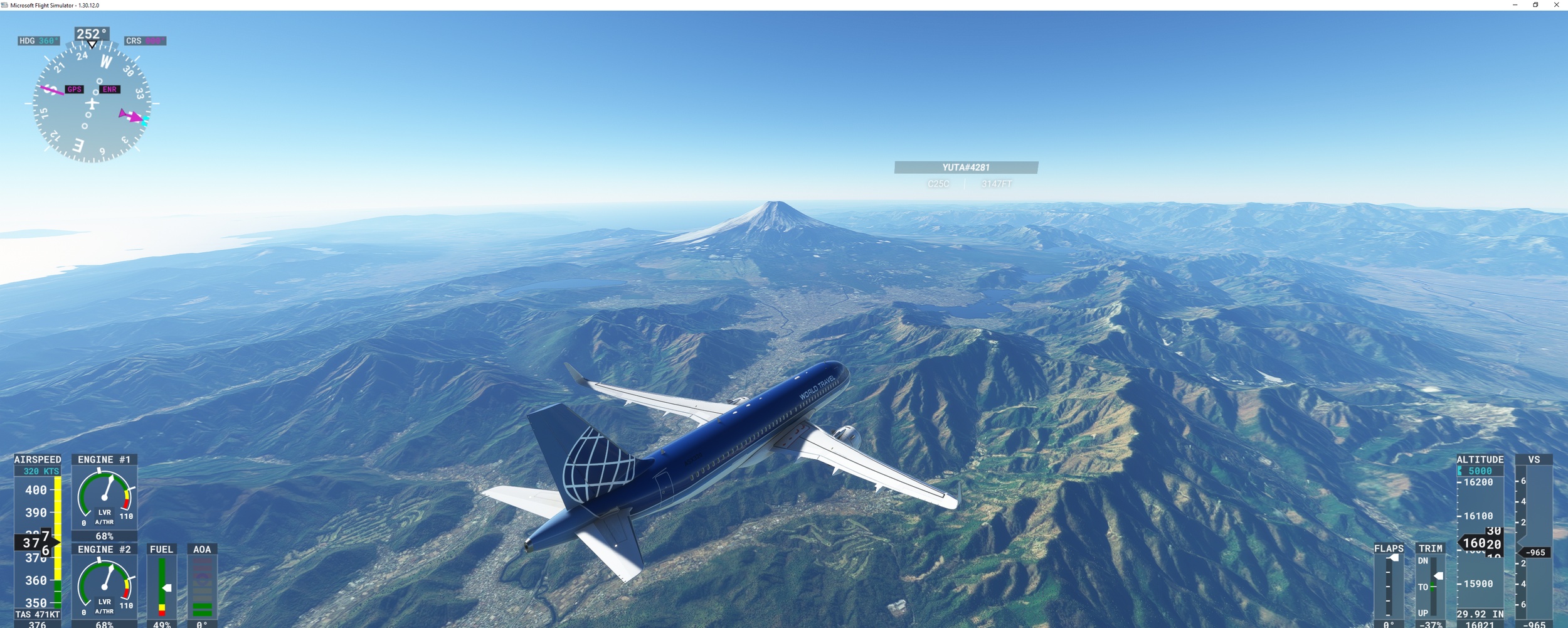Screen dimensions: 1568x628
Task: Click the heading compass dial
Action: pos(92,103)
